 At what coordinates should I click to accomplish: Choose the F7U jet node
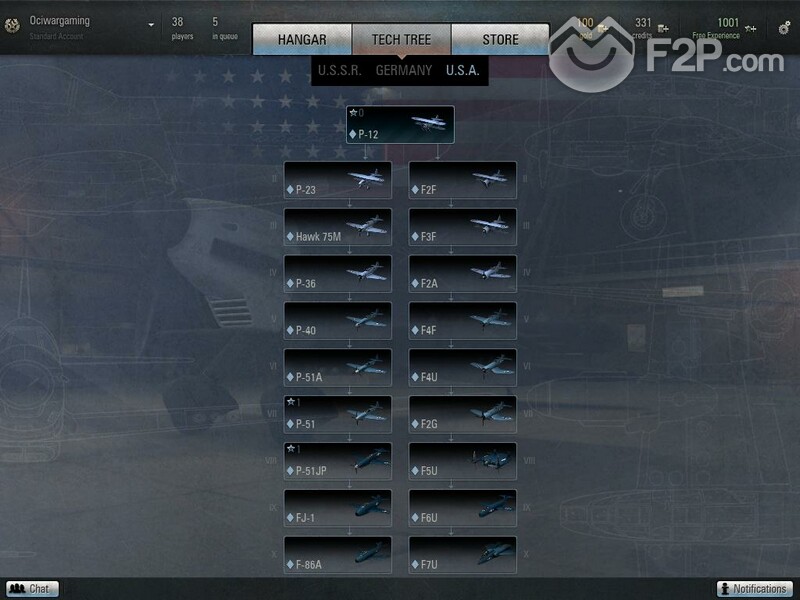pyautogui.click(x=462, y=556)
